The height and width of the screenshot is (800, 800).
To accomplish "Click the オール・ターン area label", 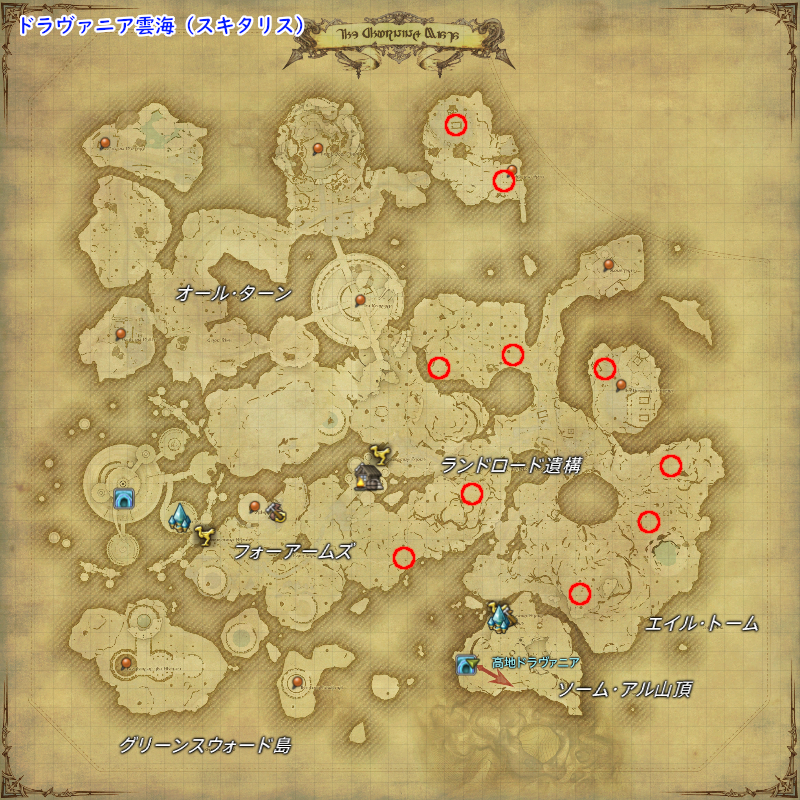I will point(233,293).
